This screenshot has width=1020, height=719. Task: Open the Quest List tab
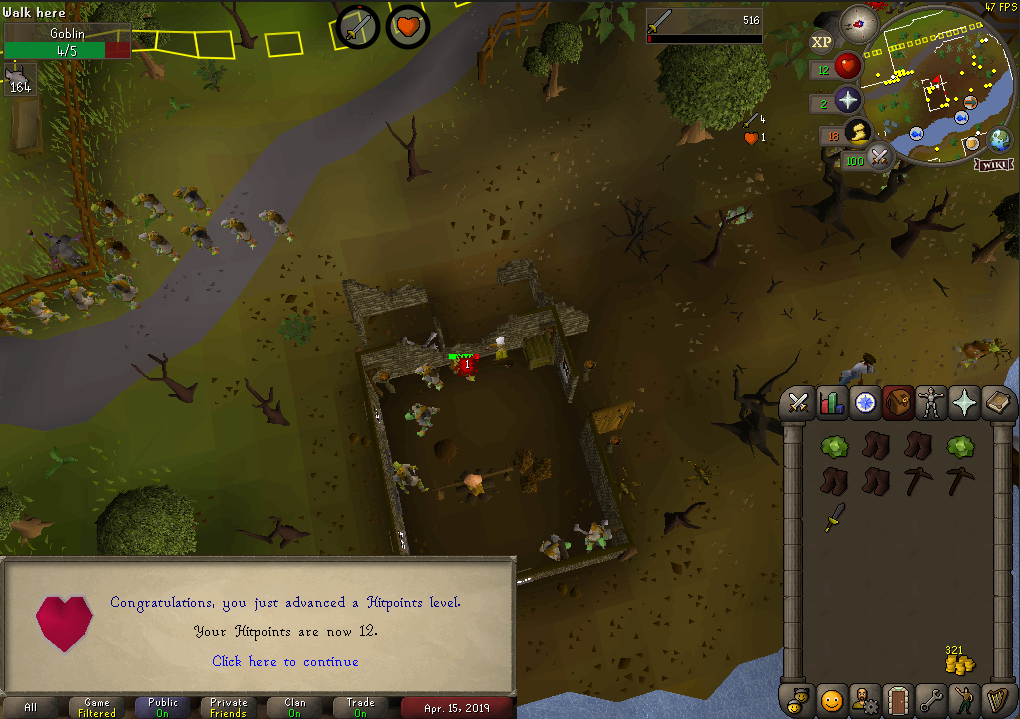click(865, 402)
